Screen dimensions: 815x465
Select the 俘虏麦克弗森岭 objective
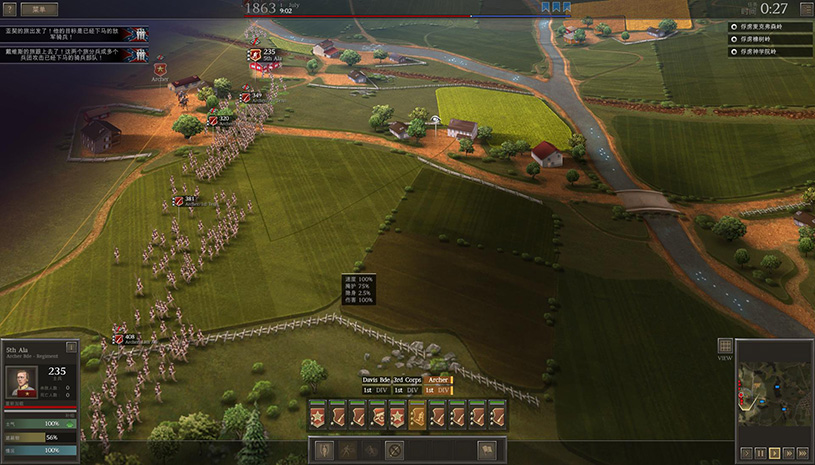click(768, 26)
